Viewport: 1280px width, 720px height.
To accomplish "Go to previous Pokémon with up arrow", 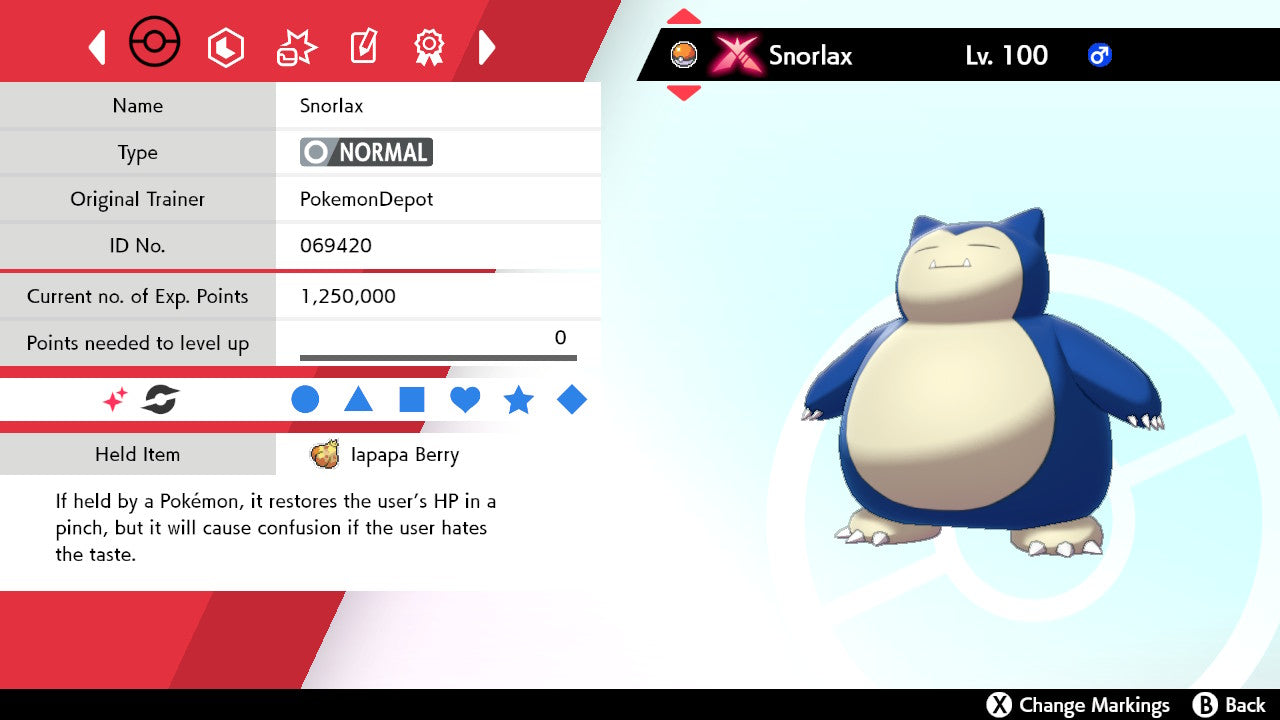I will coord(683,17).
